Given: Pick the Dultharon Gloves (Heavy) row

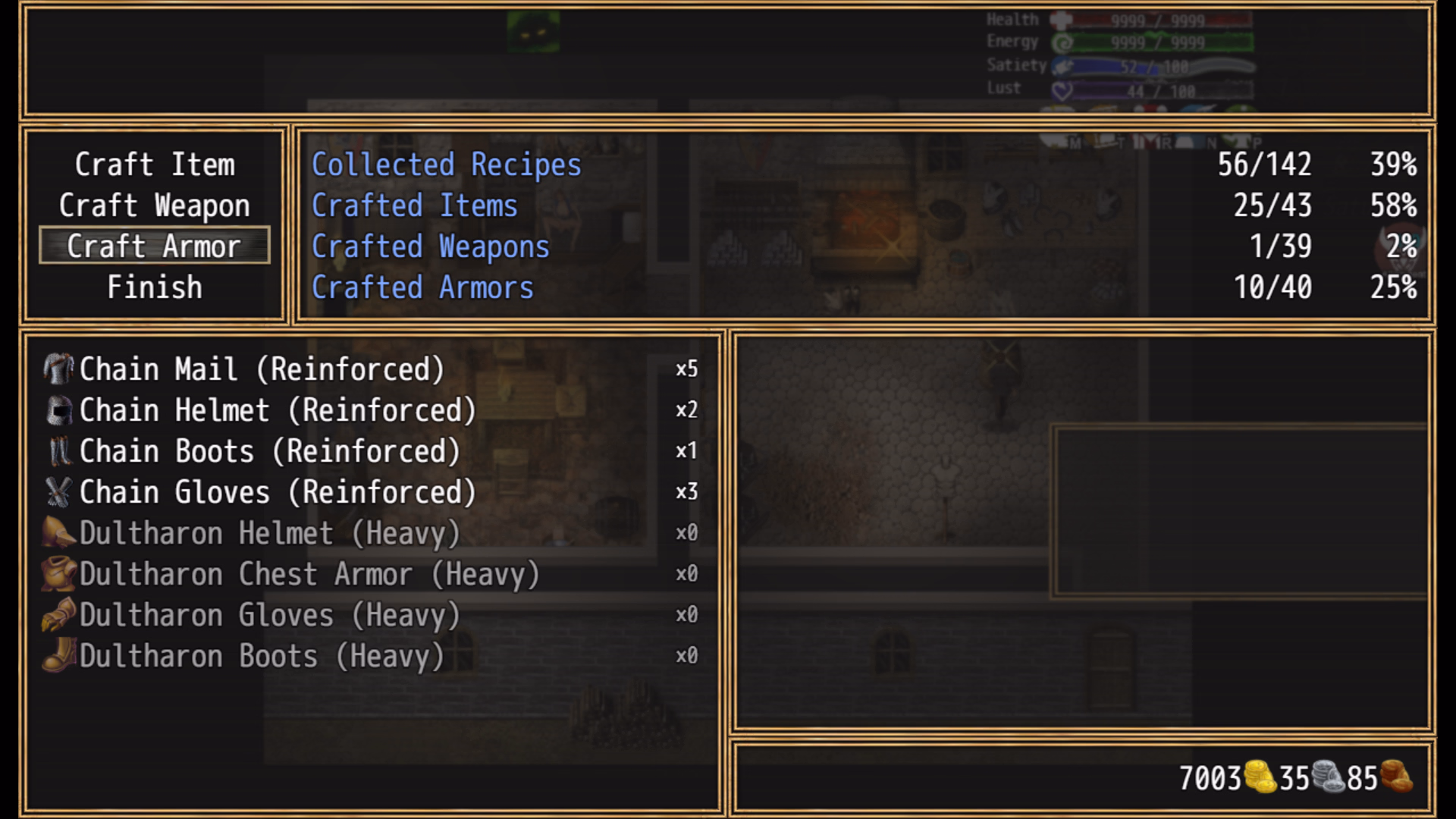Looking at the screenshot, I should click(x=269, y=615).
